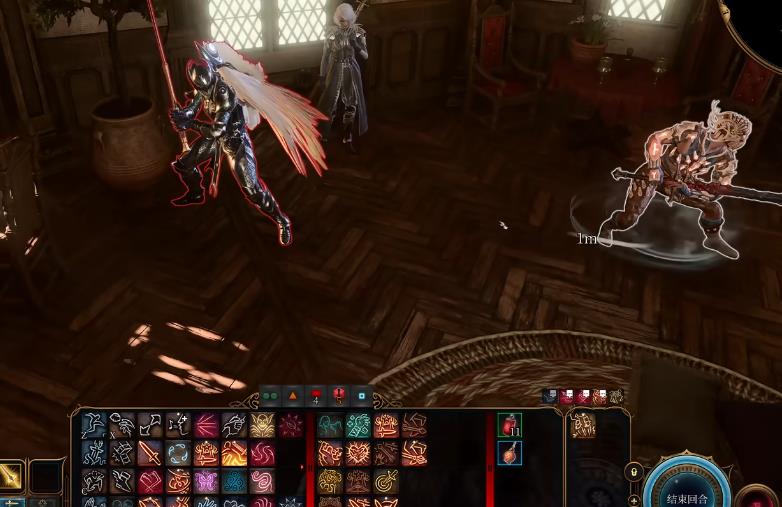The image size is (782, 507).
Task: Cast the pink serpent spell icon
Action: [262, 482]
